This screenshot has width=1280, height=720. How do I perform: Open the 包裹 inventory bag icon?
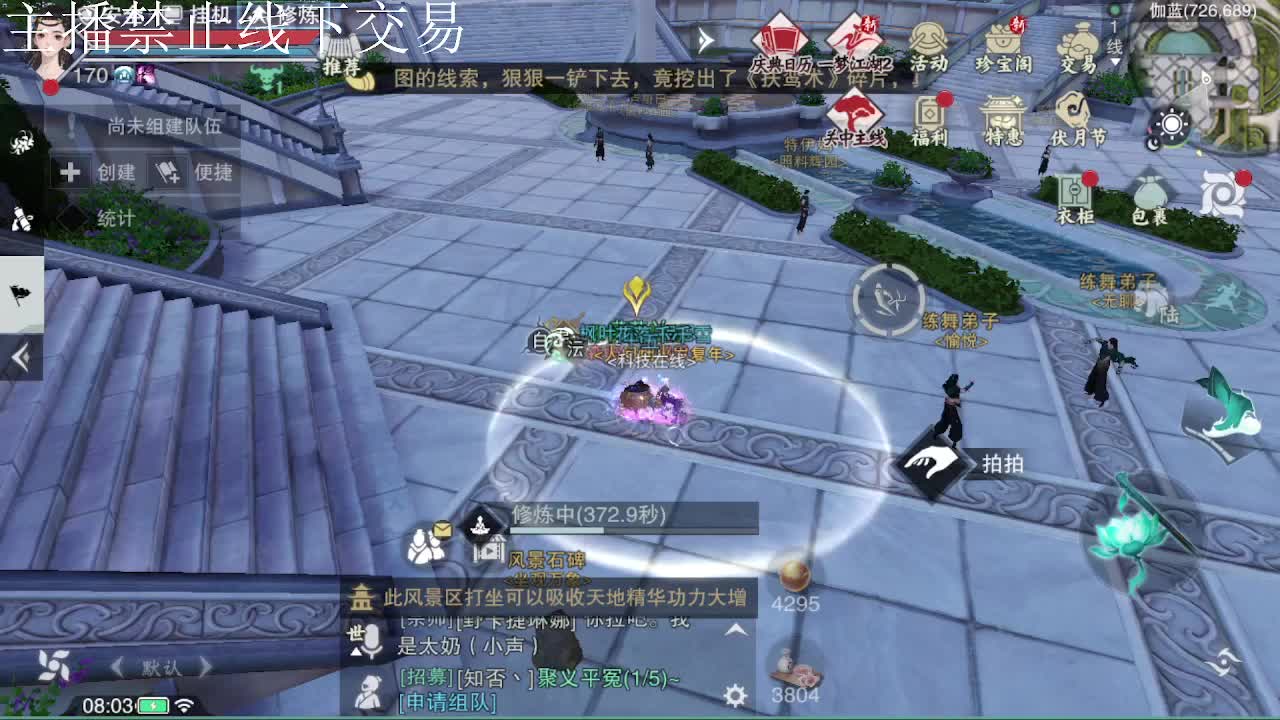(1147, 190)
